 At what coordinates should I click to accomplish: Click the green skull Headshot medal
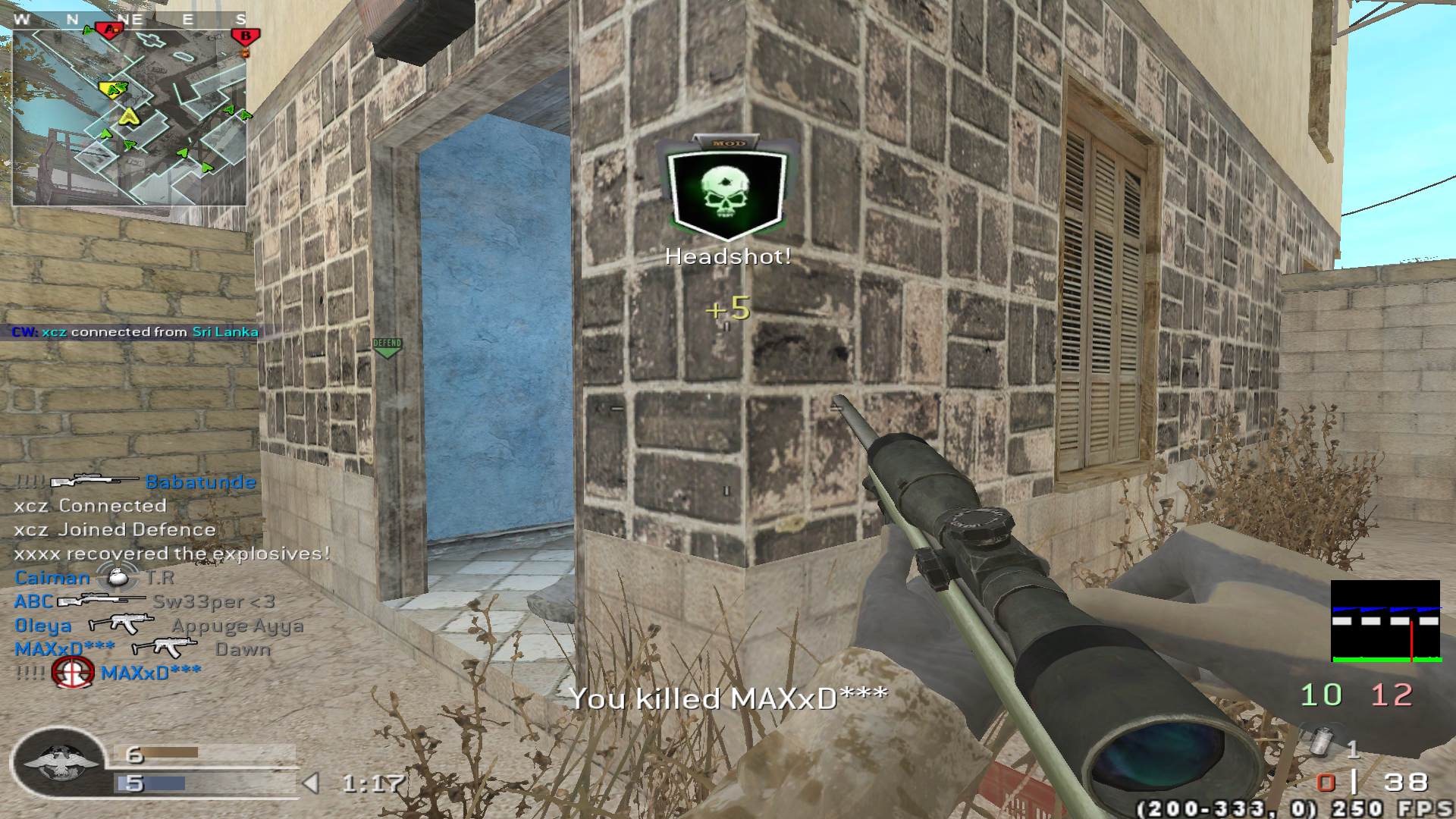coord(727,190)
